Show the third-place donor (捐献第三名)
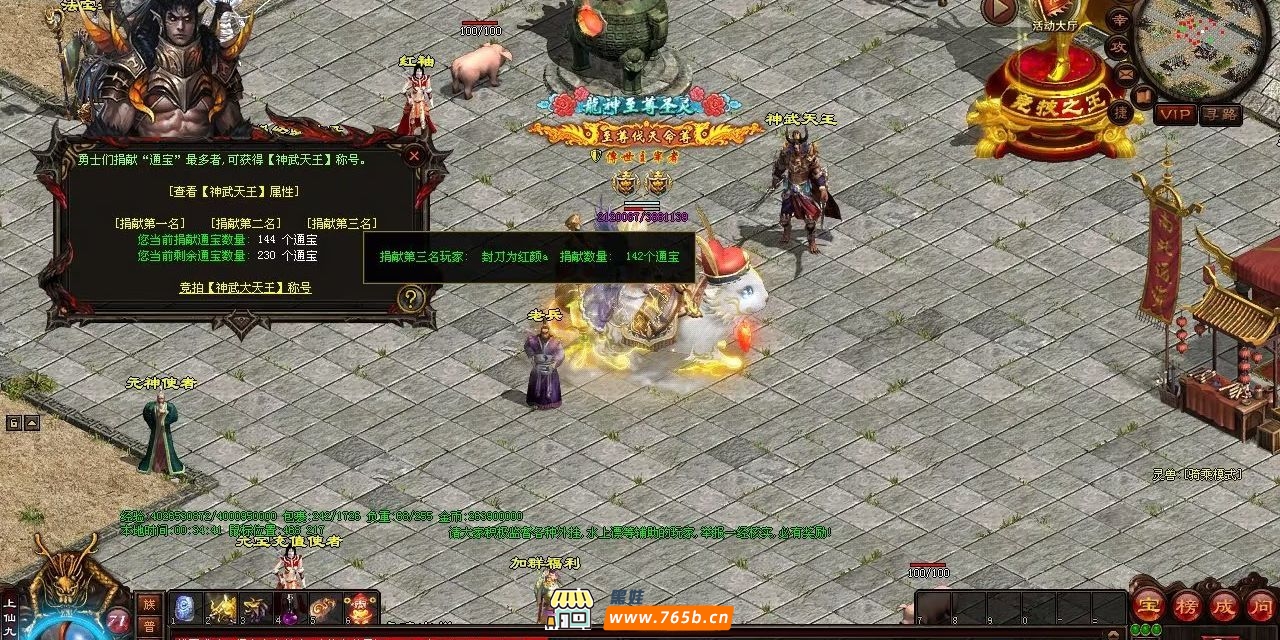This screenshot has width=1280, height=640. click(x=341, y=223)
